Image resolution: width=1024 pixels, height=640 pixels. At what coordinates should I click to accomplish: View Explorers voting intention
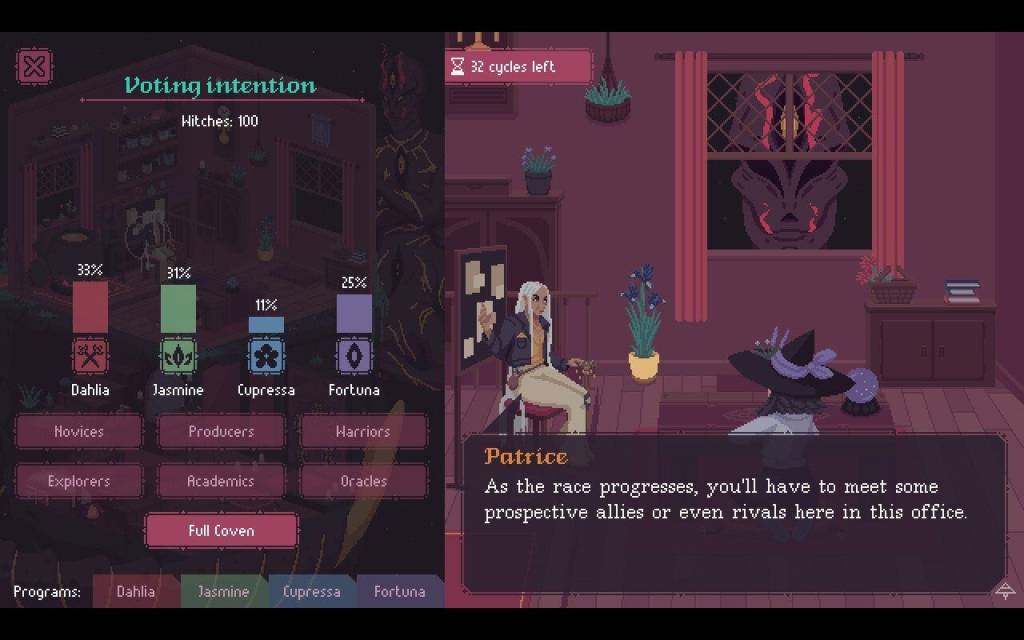79,481
